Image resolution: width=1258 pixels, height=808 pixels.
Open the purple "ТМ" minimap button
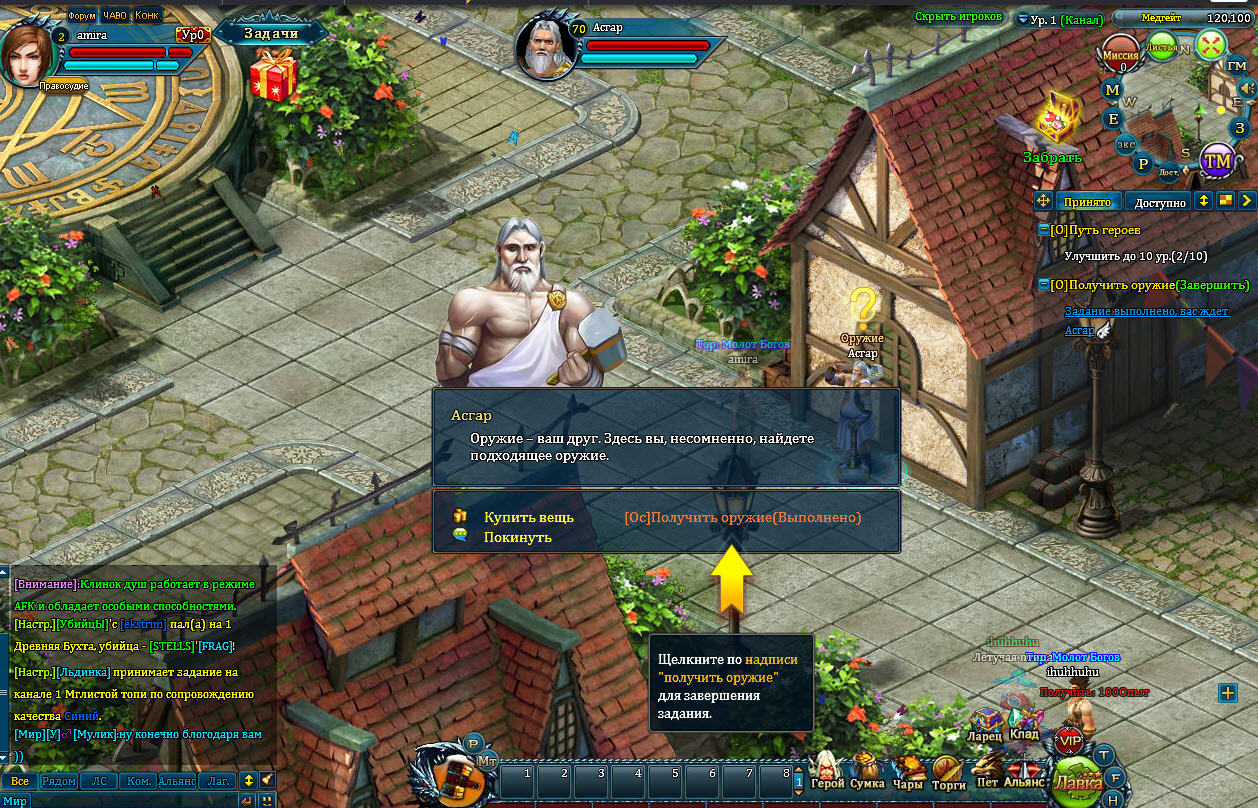coord(1217,160)
